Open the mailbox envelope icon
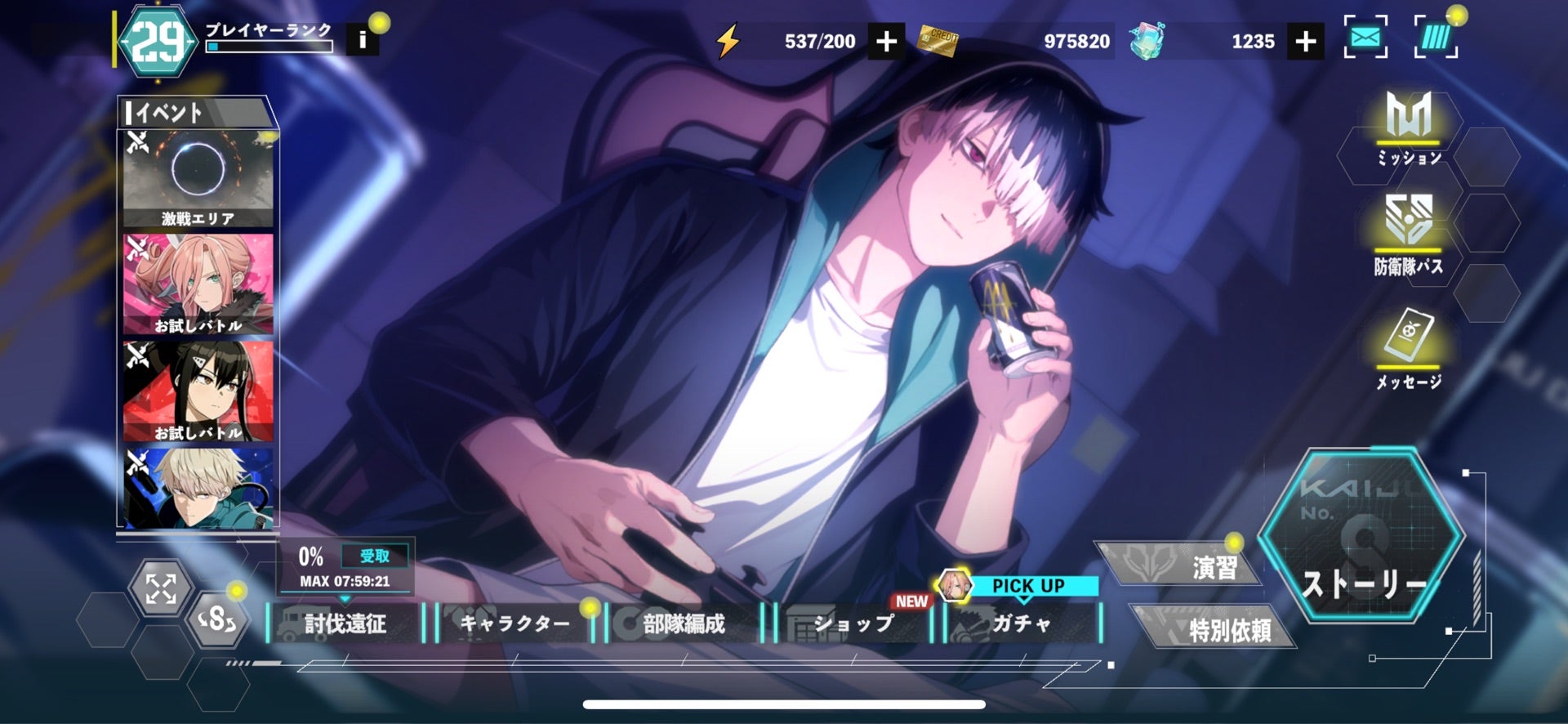The width and height of the screenshot is (1568, 724). pyautogui.click(x=1365, y=38)
